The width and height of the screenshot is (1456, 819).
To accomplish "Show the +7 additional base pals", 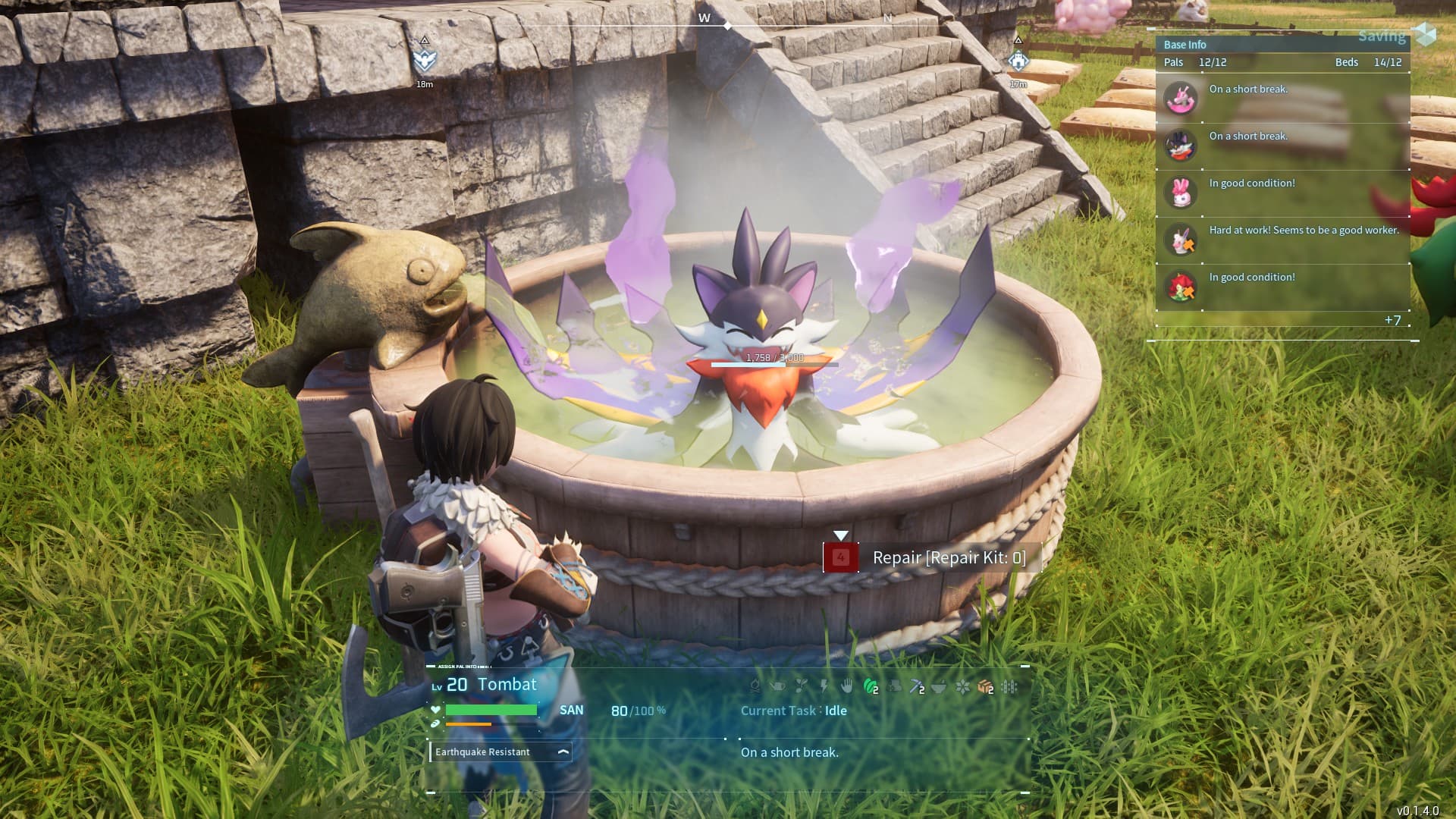I will 1392,320.
